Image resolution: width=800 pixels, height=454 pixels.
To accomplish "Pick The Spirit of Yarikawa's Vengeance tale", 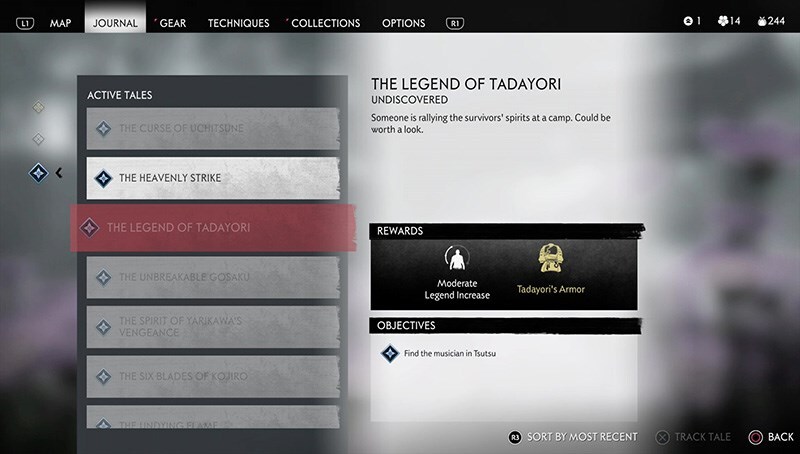I will click(213, 326).
